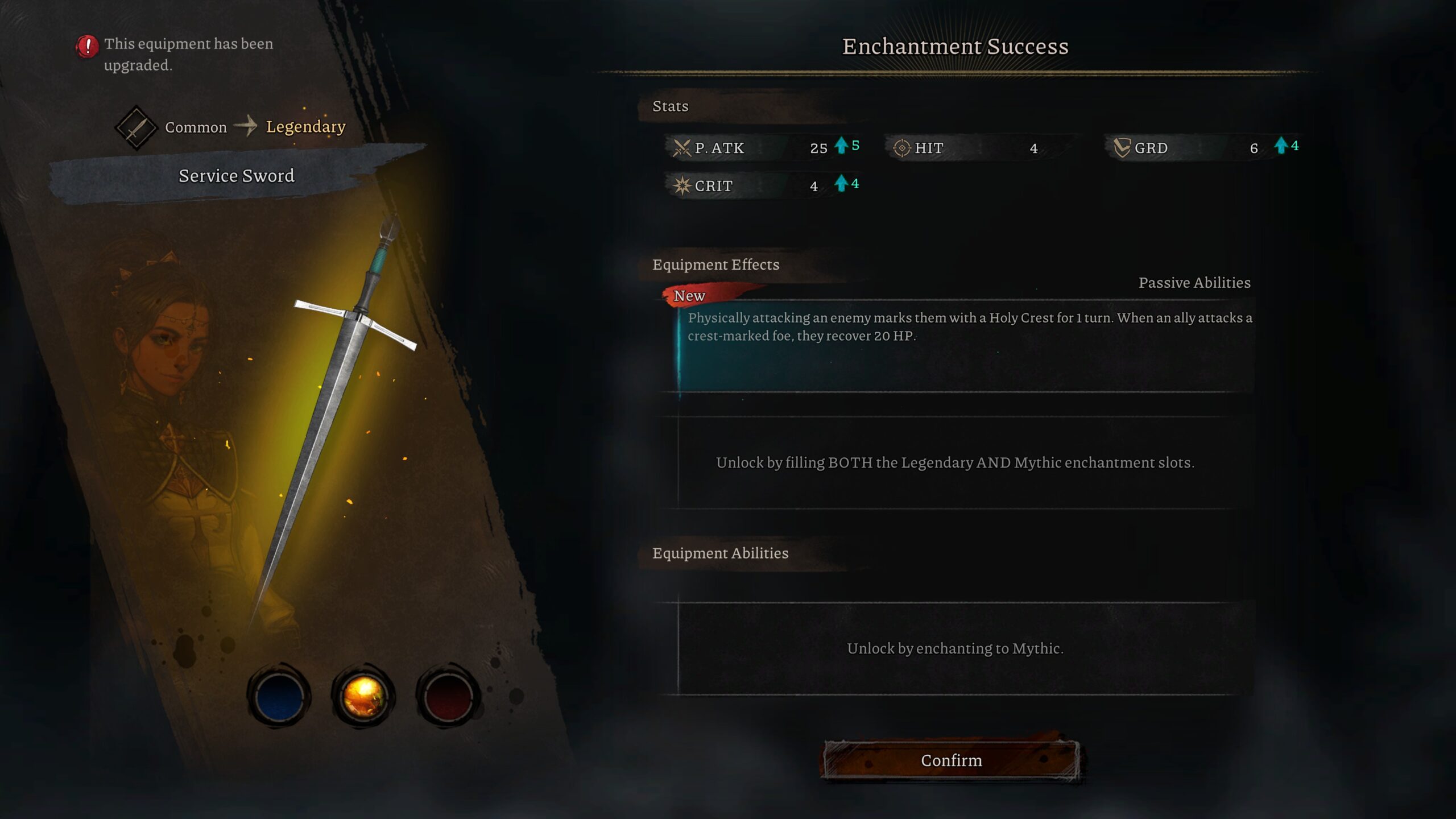Viewport: 1456px width, 819px height.
Task: Confirm the enchantment success
Action: [952, 760]
